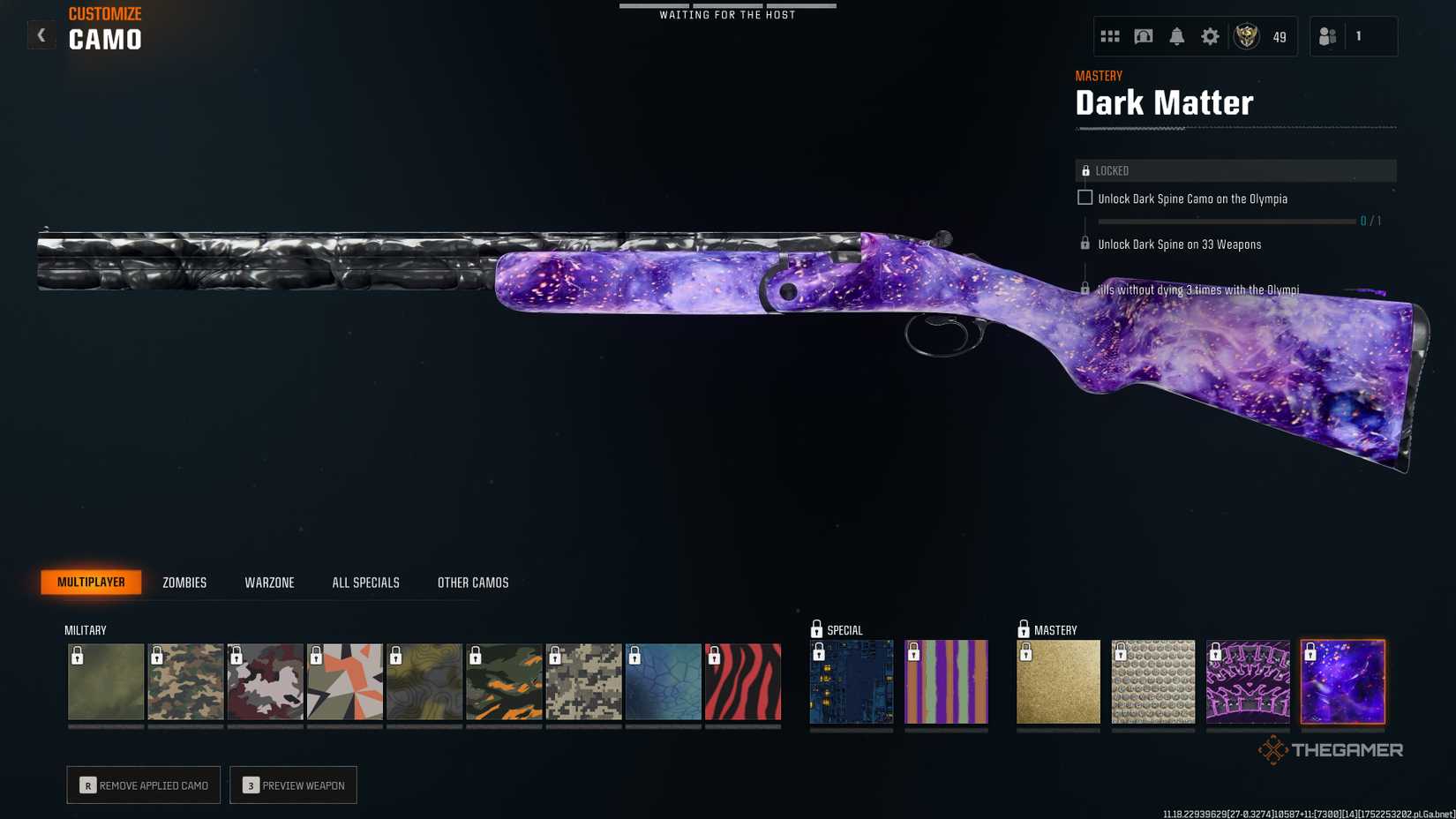The height and width of the screenshot is (819, 1456).
Task: Open the social party icon
Action: pos(1327,36)
